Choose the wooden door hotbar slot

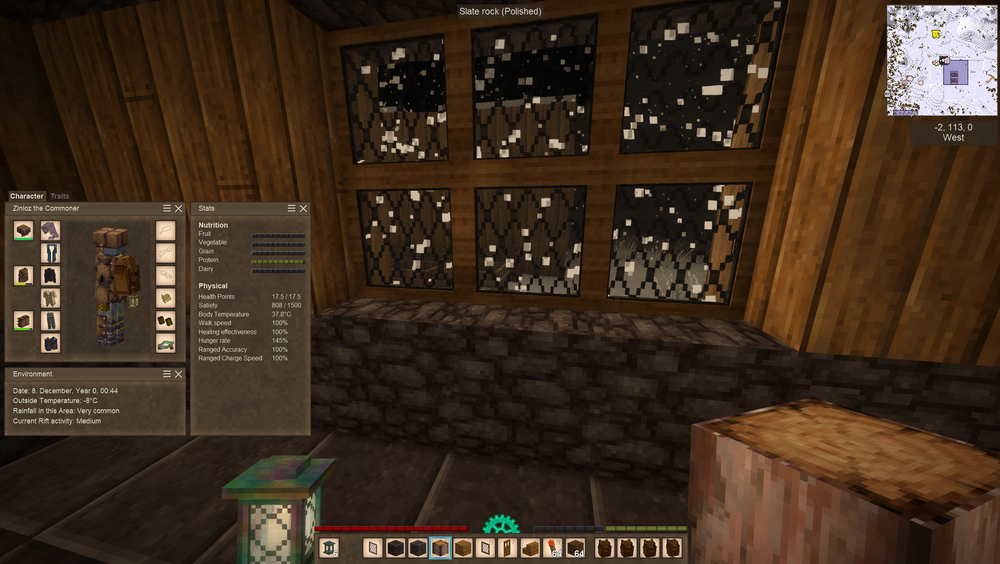pyautogui.click(x=507, y=547)
